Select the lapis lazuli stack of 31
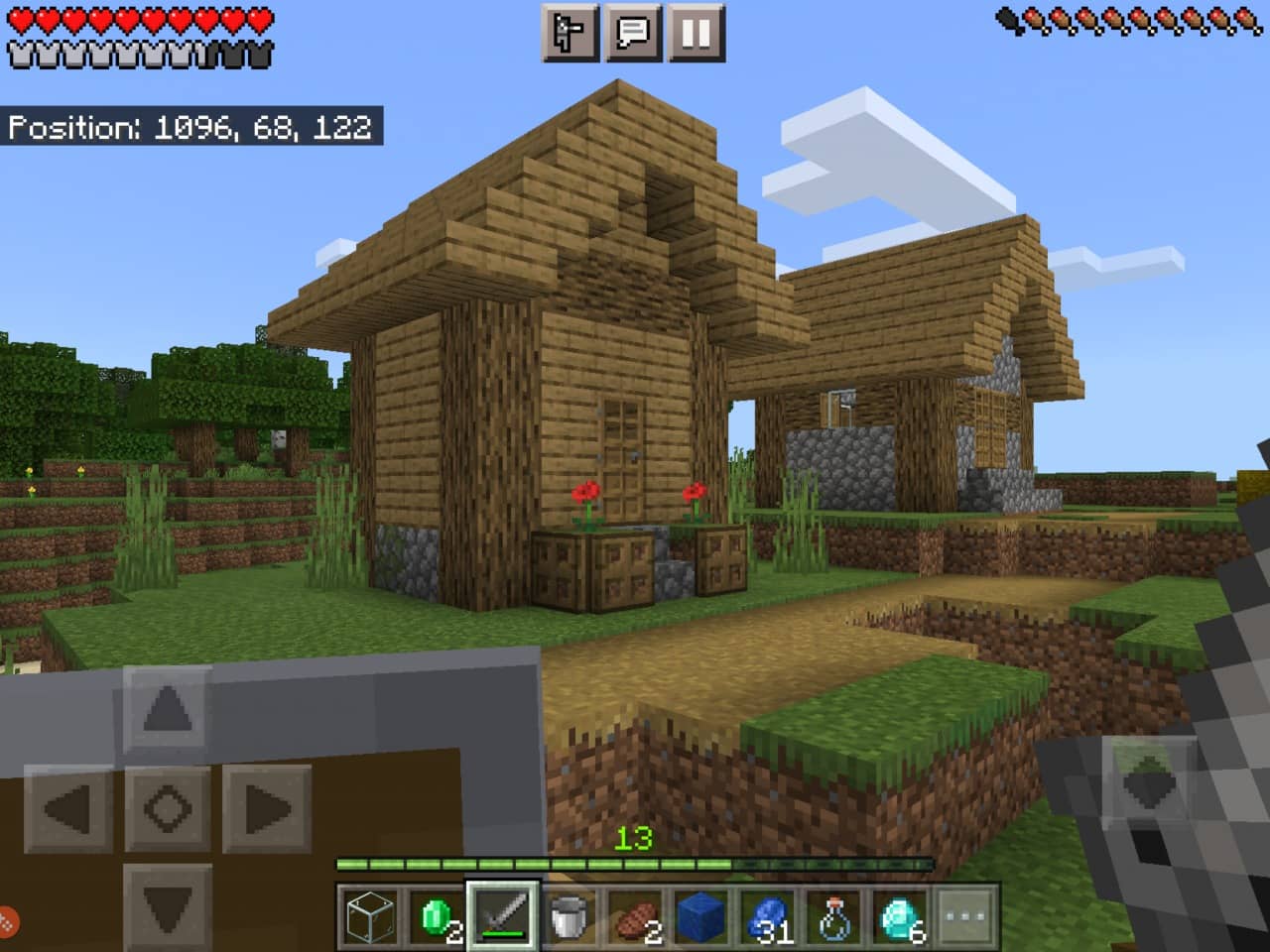Viewport: 1270px width, 952px height. coord(769,915)
